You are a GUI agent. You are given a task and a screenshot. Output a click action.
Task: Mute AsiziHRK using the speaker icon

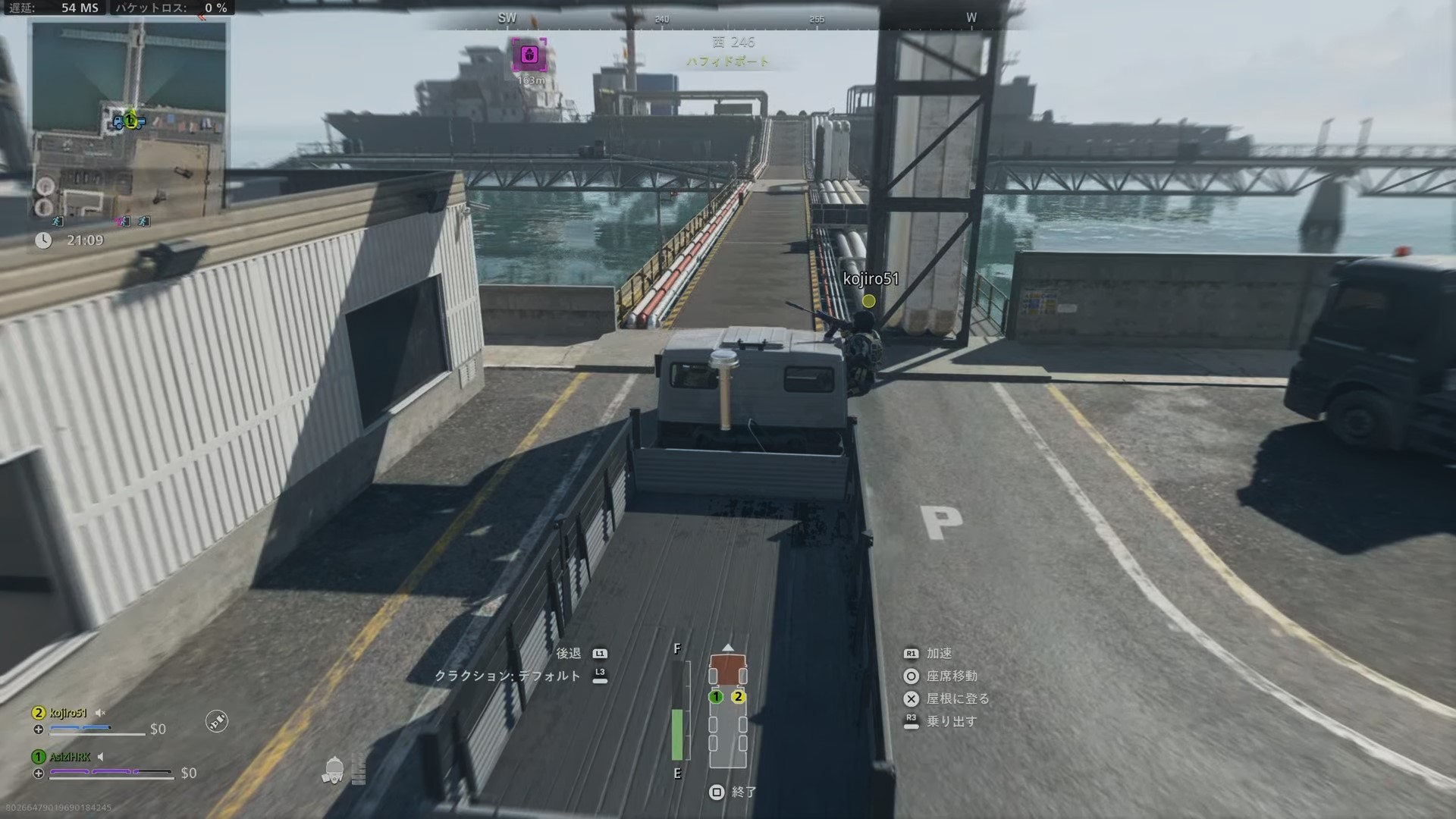click(x=101, y=758)
